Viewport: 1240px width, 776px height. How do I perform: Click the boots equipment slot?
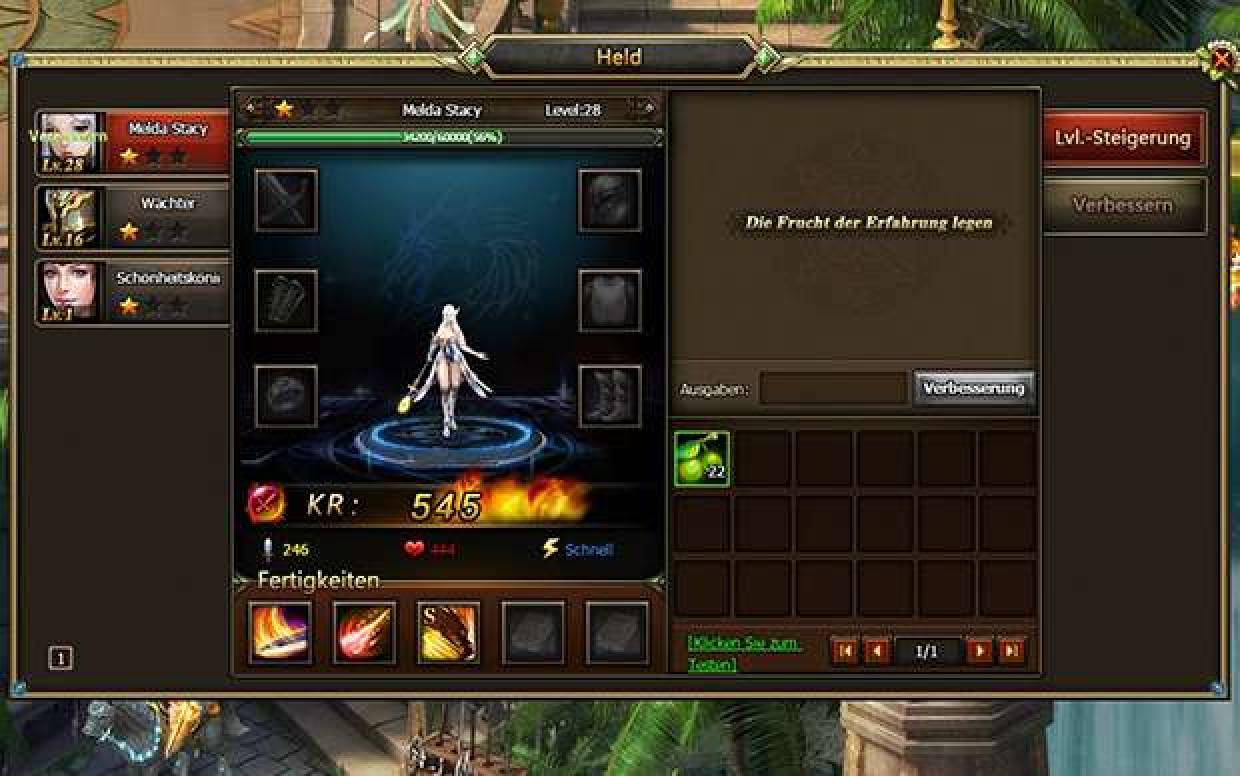pyautogui.click(x=610, y=396)
